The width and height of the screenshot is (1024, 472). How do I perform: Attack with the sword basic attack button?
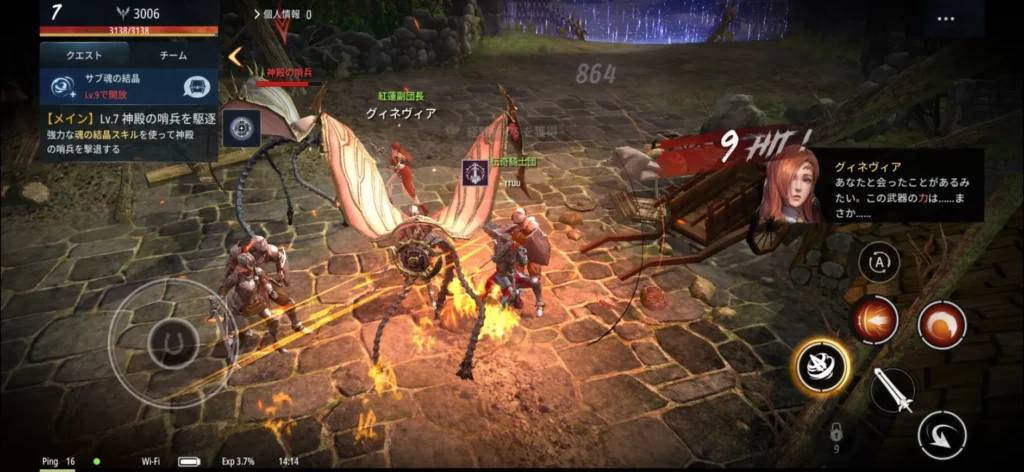coord(891,389)
